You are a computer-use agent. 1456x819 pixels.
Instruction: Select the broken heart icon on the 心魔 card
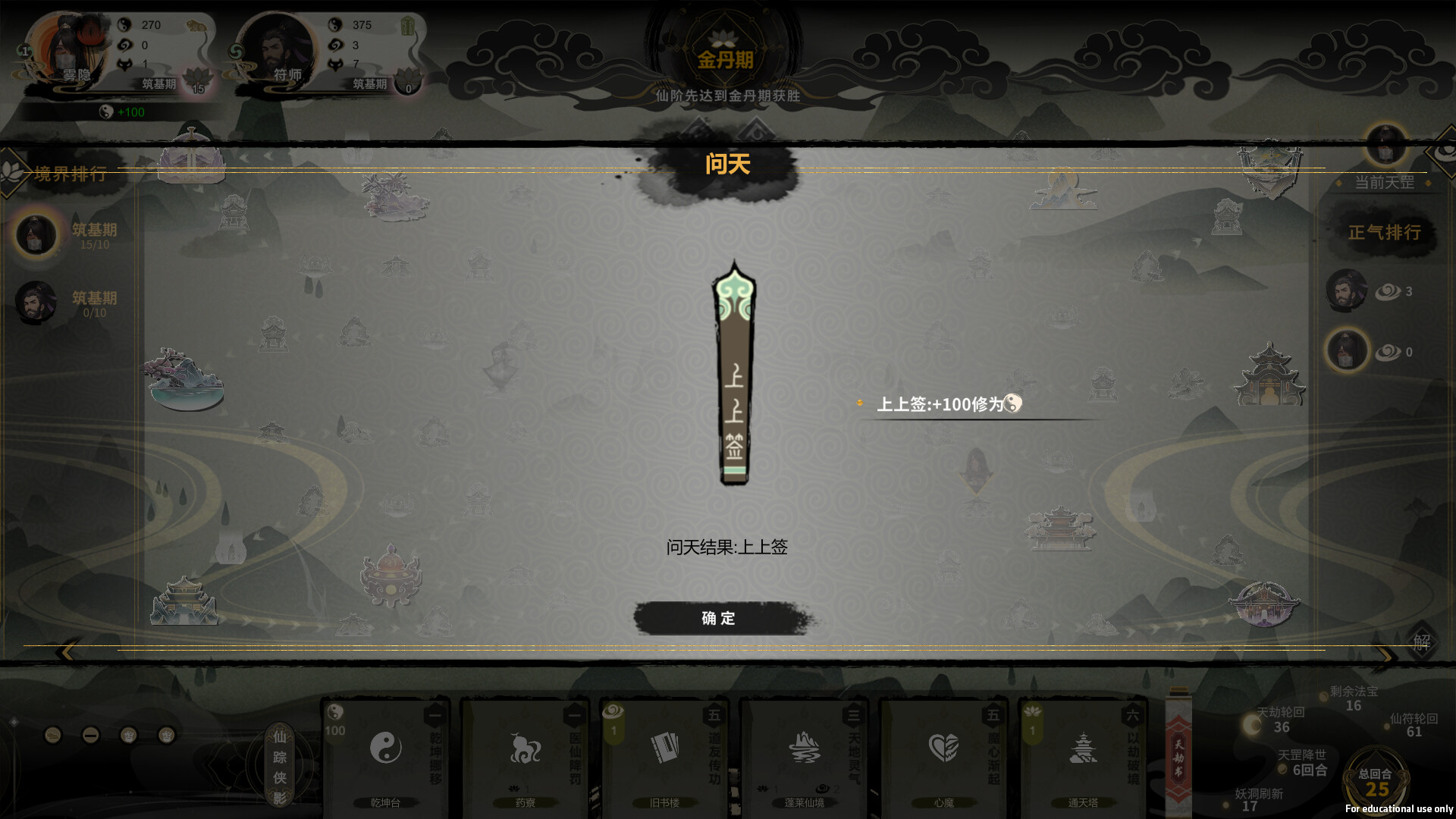pos(942,747)
